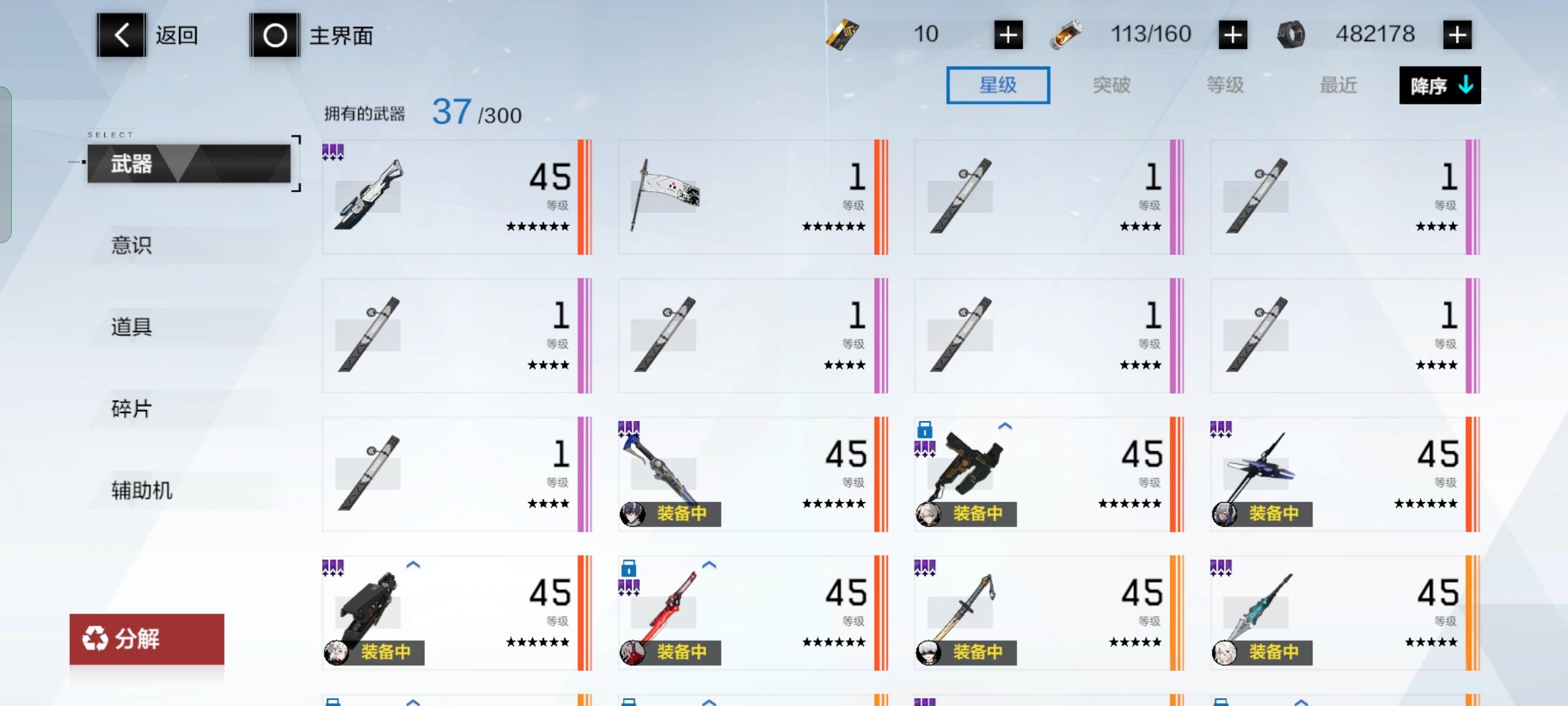This screenshot has height=706, width=1568.
Task: Click the purple resonance marks on the level 45 rifle
Action: (333, 150)
